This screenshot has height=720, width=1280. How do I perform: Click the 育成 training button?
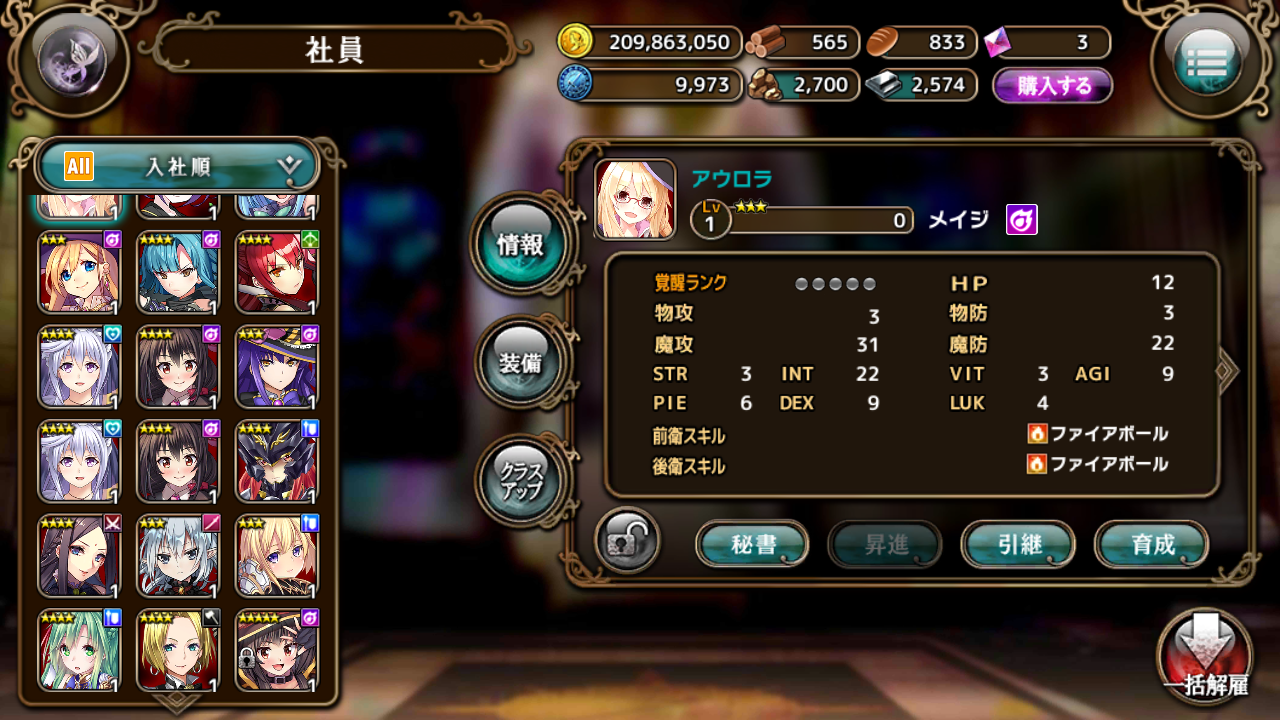pos(1150,545)
